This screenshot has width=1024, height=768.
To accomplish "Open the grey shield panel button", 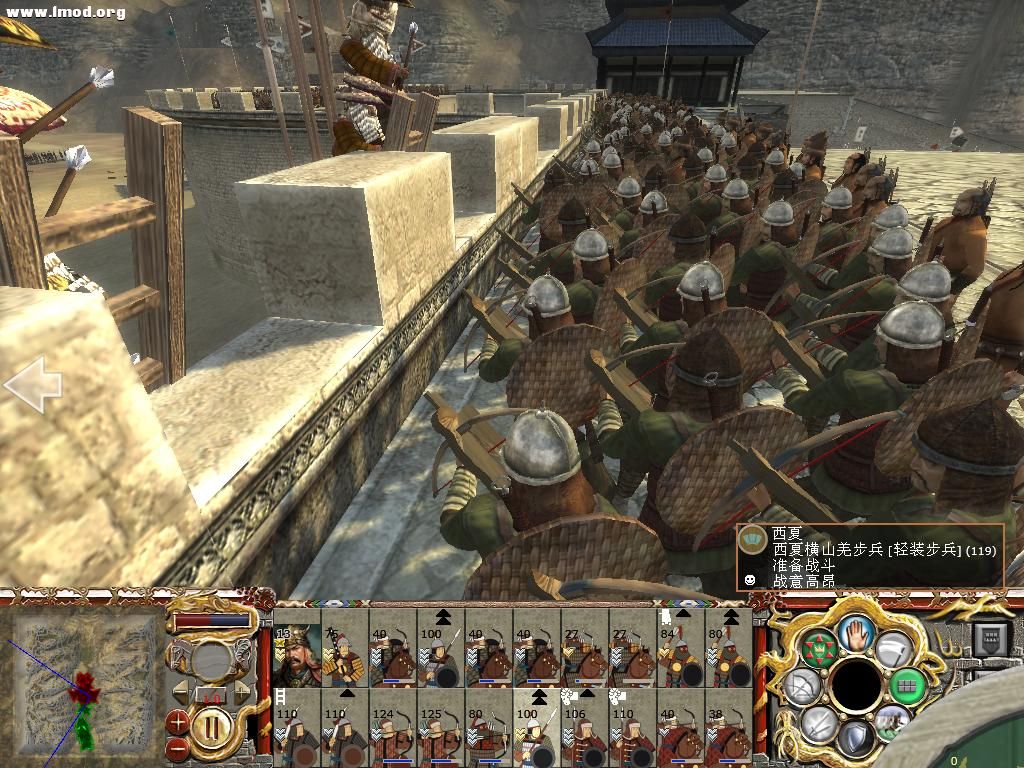I will point(992,637).
